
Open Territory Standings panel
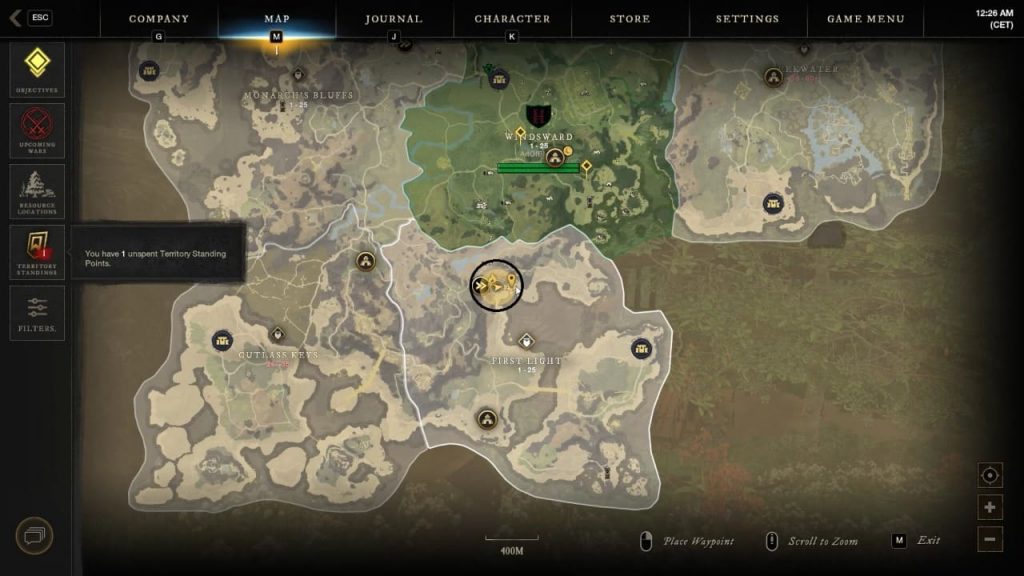(37, 251)
